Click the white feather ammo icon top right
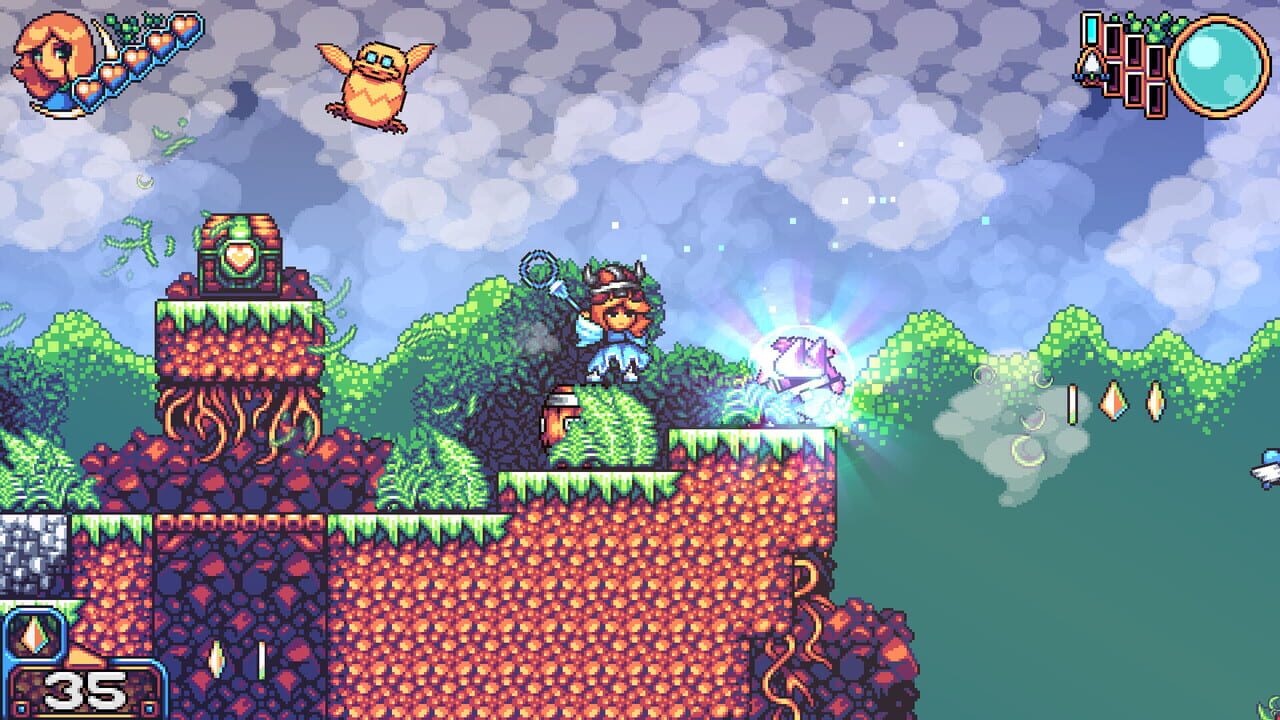Viewport: 1280px width, 720px height. [x=1091, y=62]
